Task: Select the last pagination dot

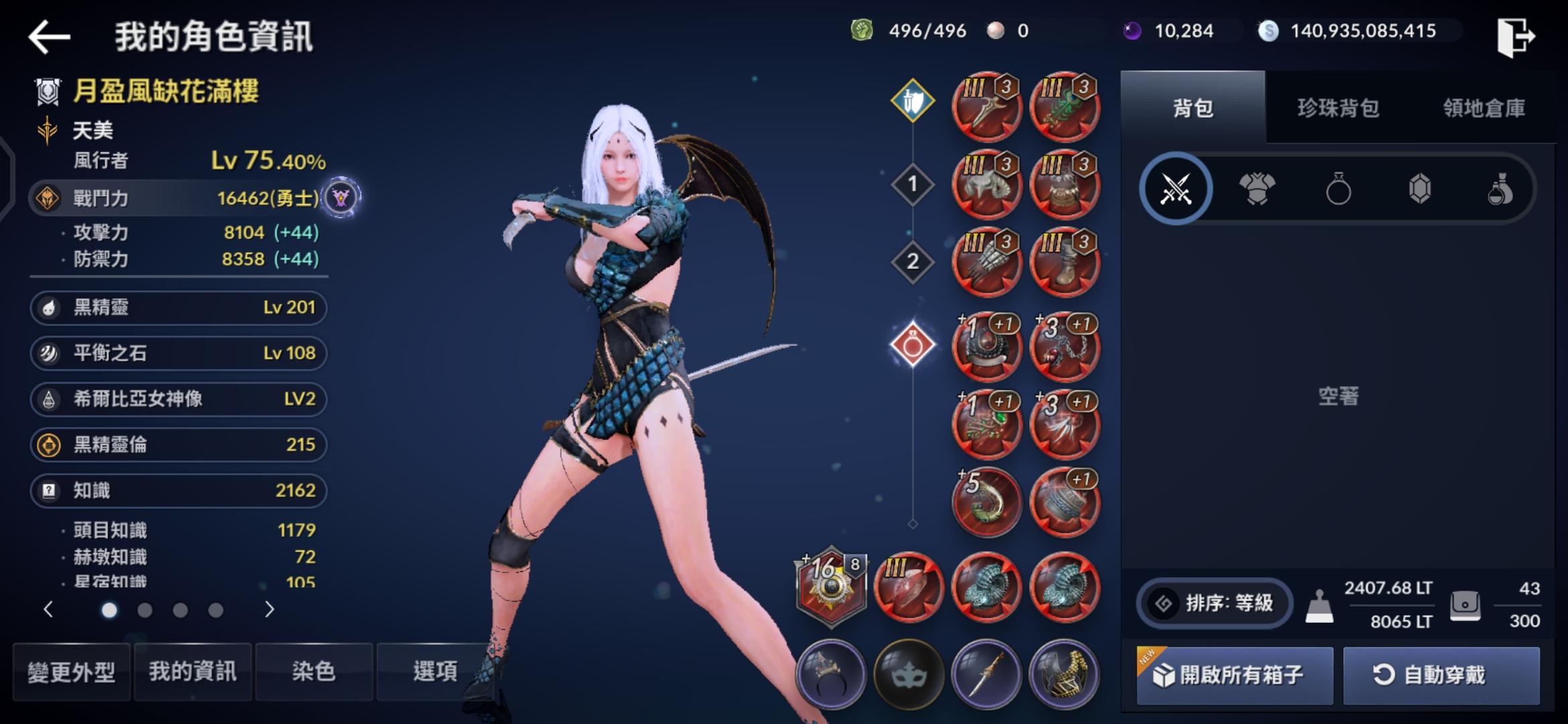Action: pyautogui.click(x=214, y=611)
